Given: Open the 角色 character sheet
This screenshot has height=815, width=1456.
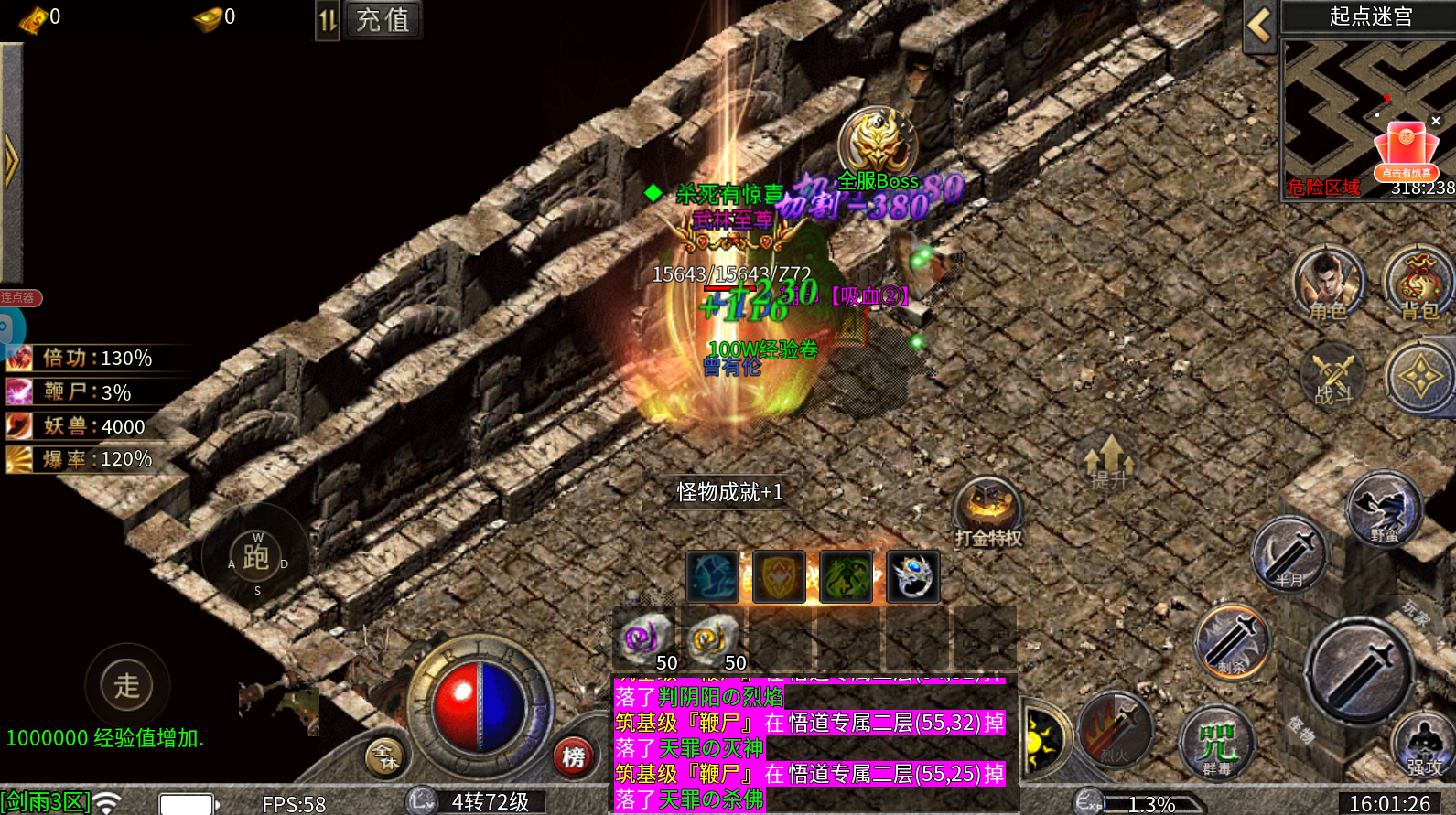Looking at the screenshot, I should pyautogui.click(x=1327, y=284).
